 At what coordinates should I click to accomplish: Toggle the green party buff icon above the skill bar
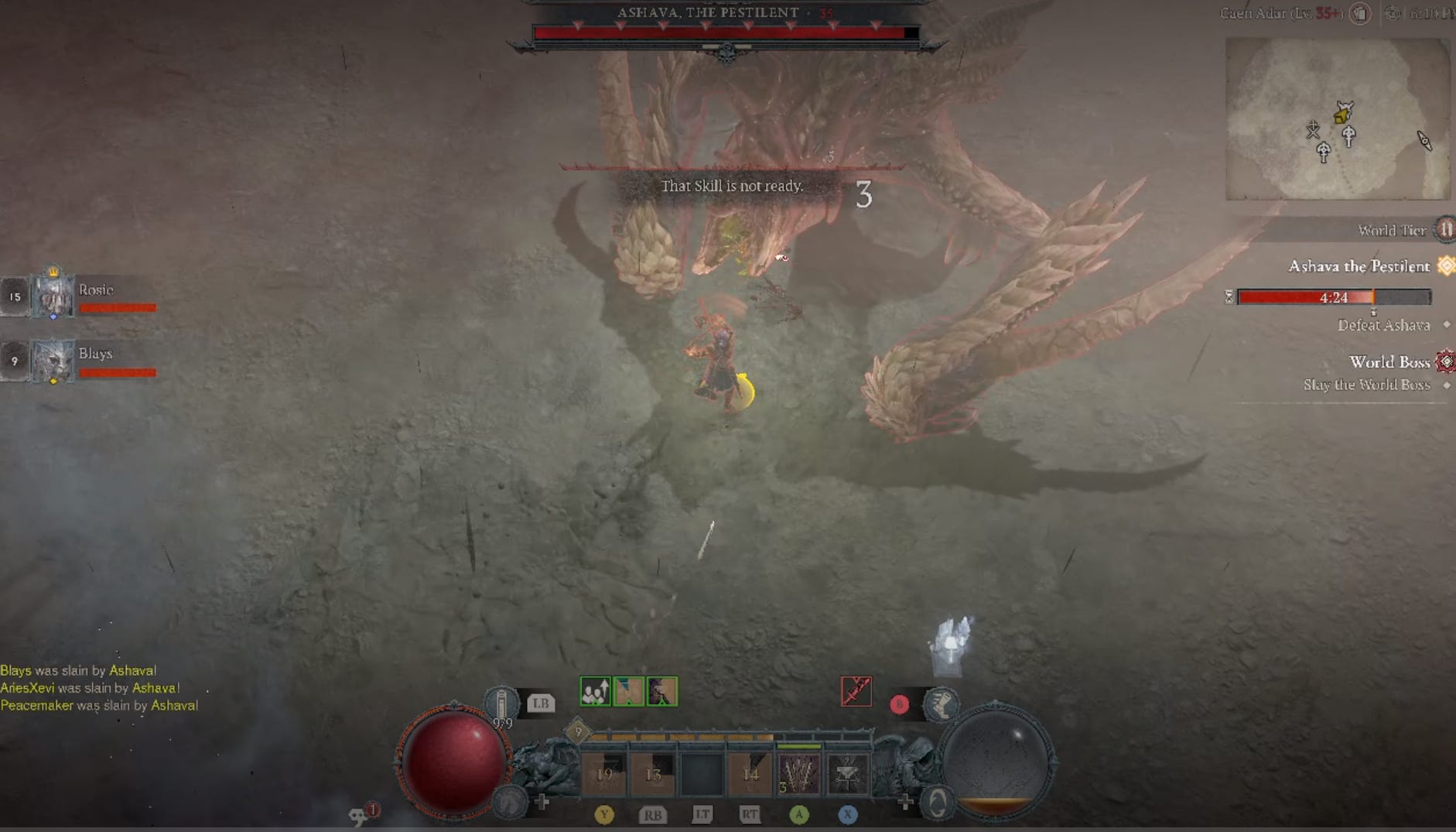(x=594, y=691)
